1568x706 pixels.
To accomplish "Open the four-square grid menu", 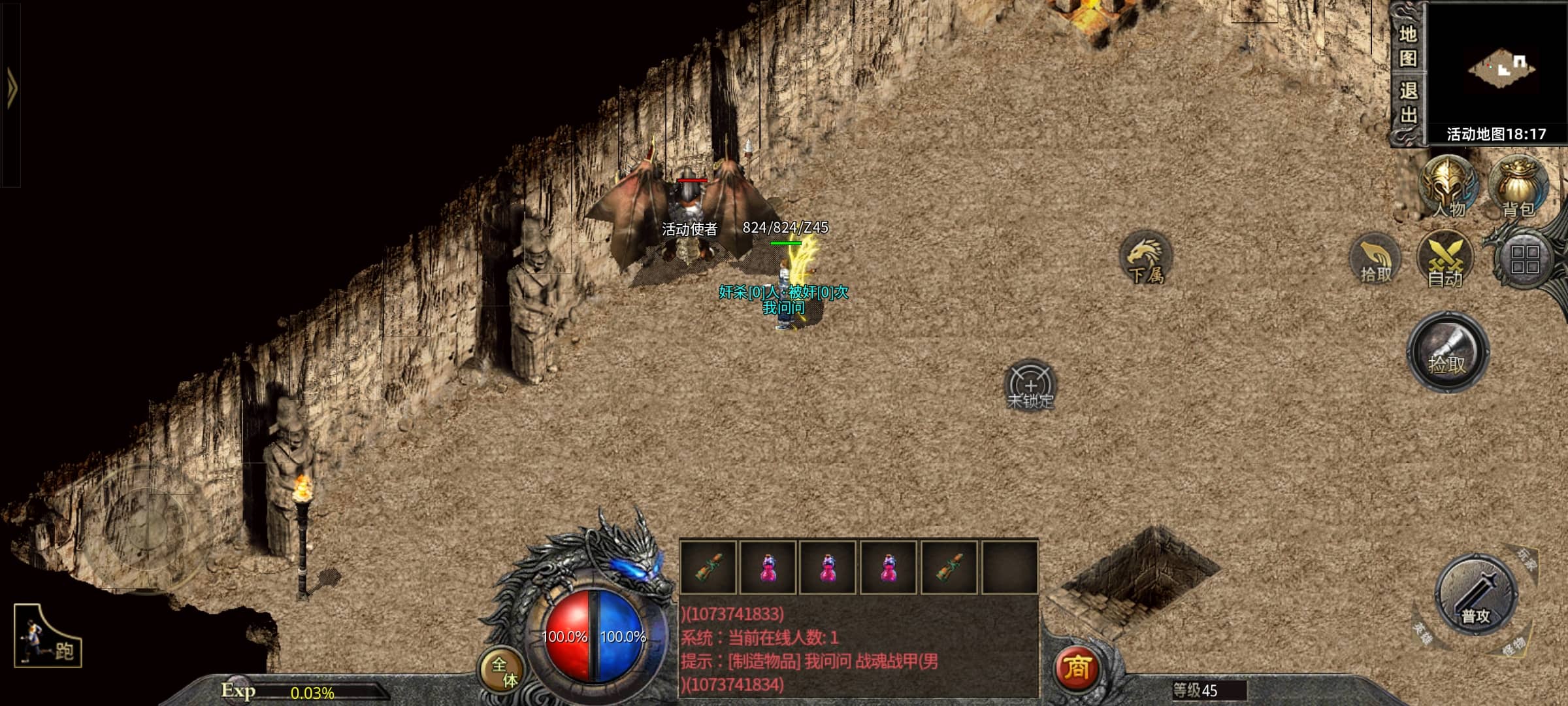I will (1525, 260).
